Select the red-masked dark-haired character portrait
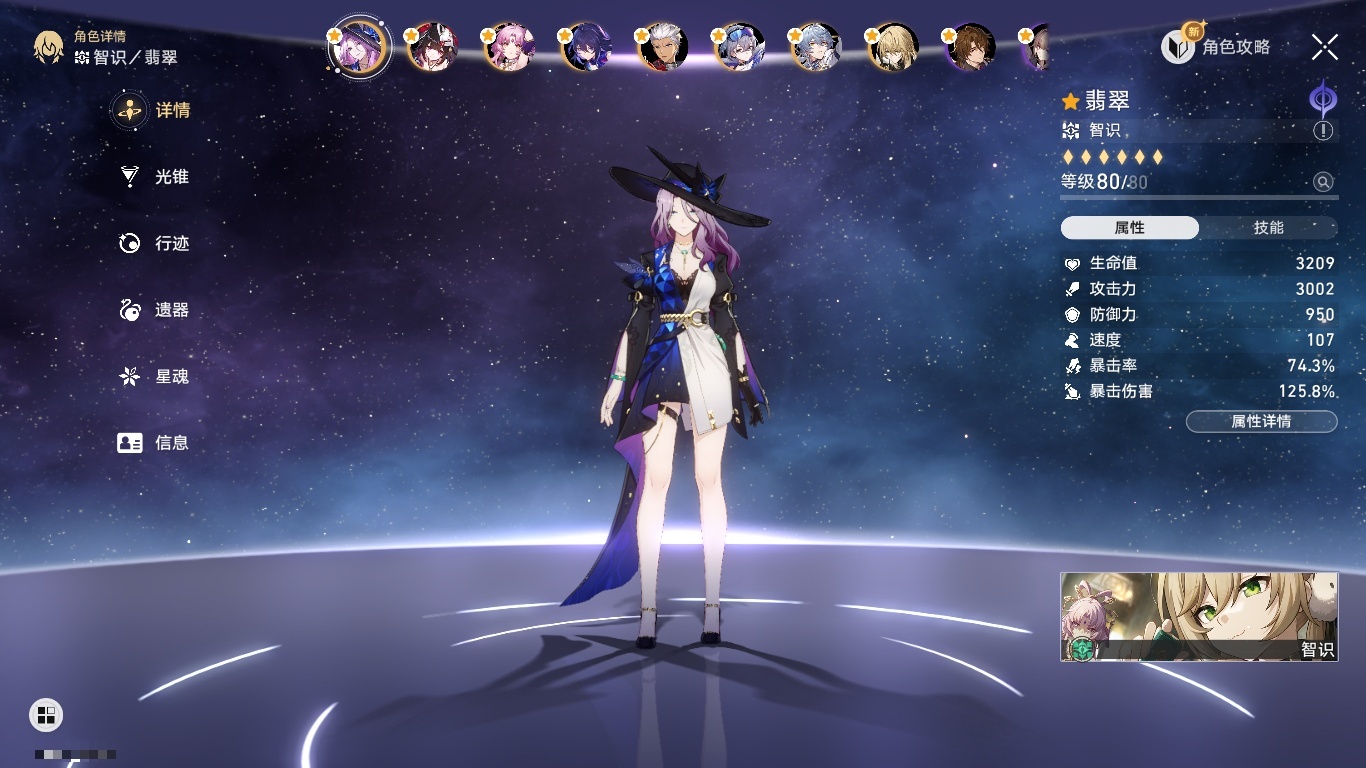The image size is (1366, 768). (435, 48)
